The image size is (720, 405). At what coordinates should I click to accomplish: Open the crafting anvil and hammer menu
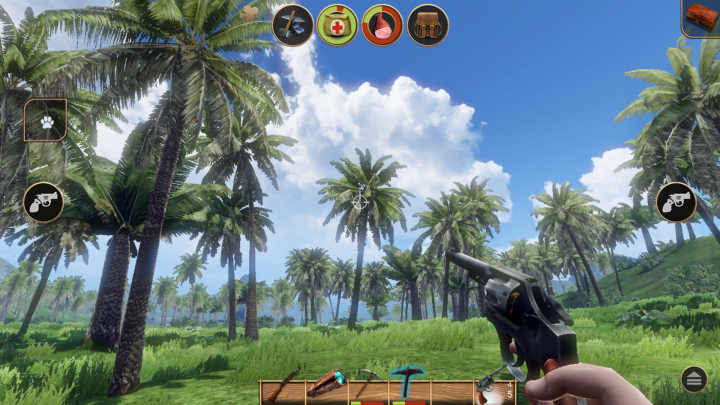pyautogui.click(x=293, y=25)
